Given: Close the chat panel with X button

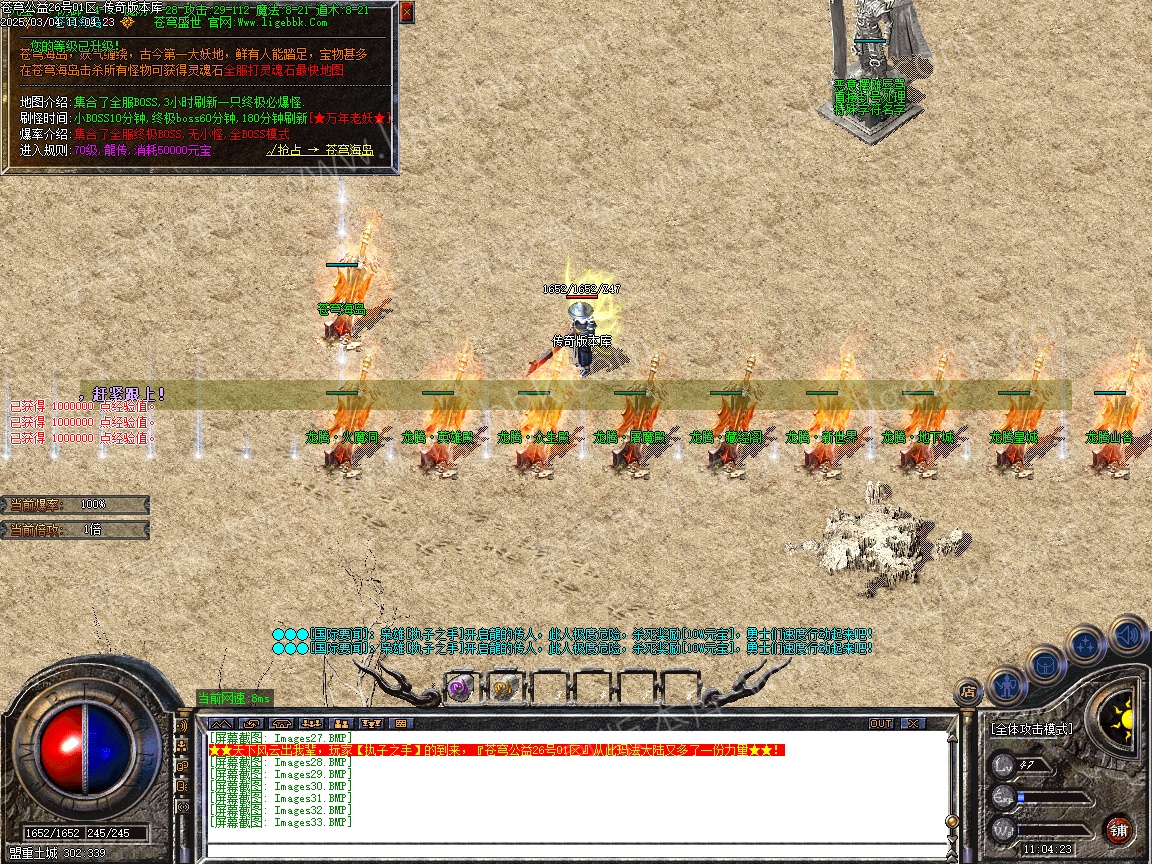Looking at the screenshot, I should [x=912, y=723].
